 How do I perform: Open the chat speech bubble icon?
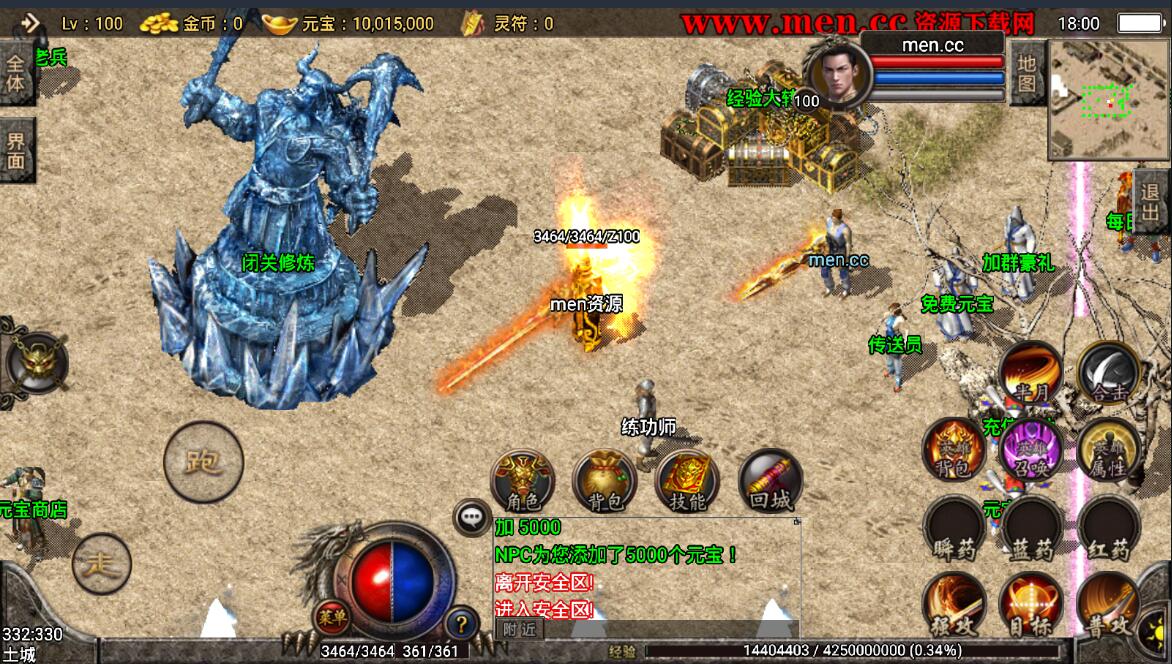(x=471, y=518)
